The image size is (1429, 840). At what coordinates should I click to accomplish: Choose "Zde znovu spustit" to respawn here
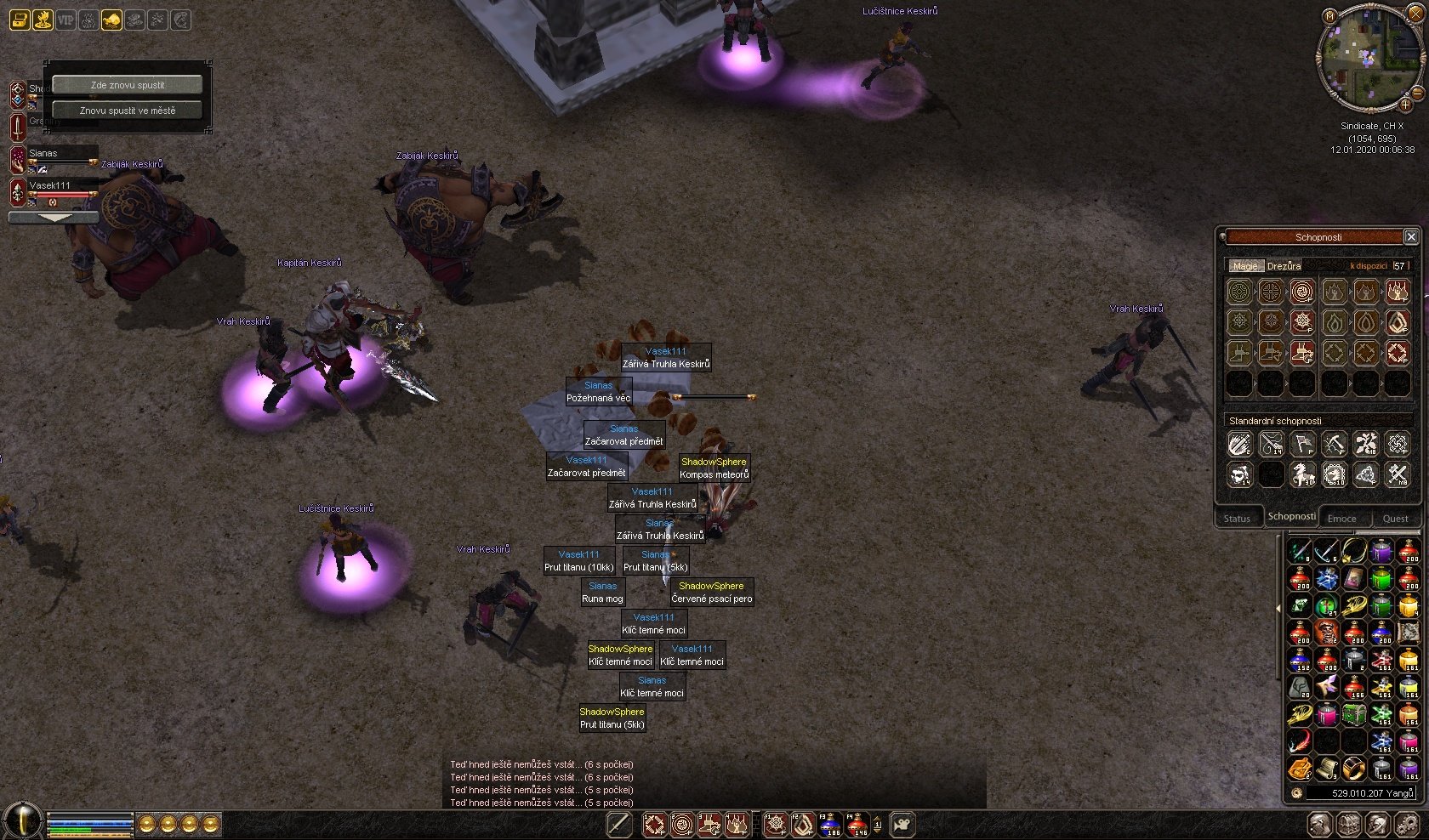pos(128,85)
